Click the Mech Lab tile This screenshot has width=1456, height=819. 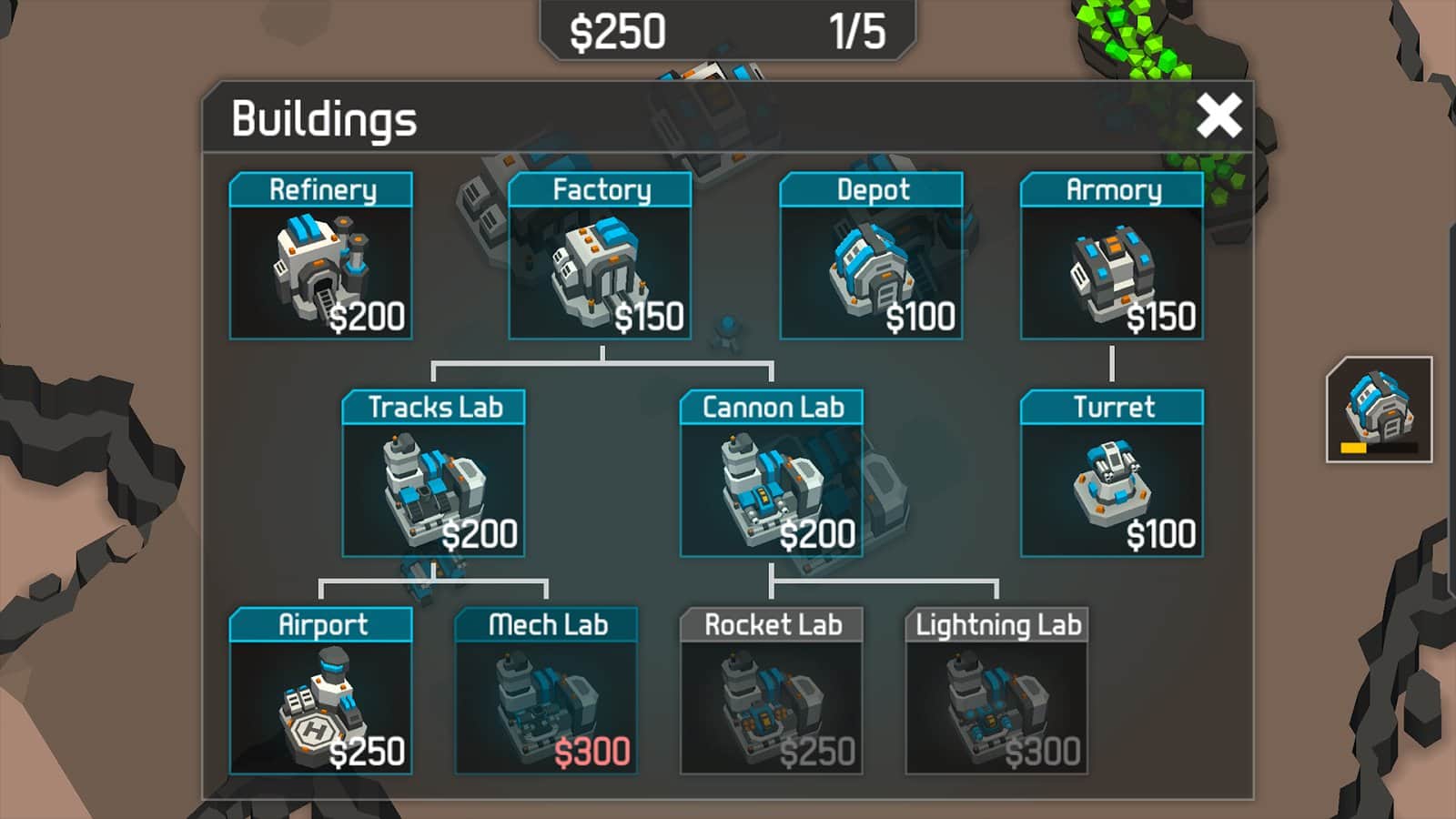point(546,692)
